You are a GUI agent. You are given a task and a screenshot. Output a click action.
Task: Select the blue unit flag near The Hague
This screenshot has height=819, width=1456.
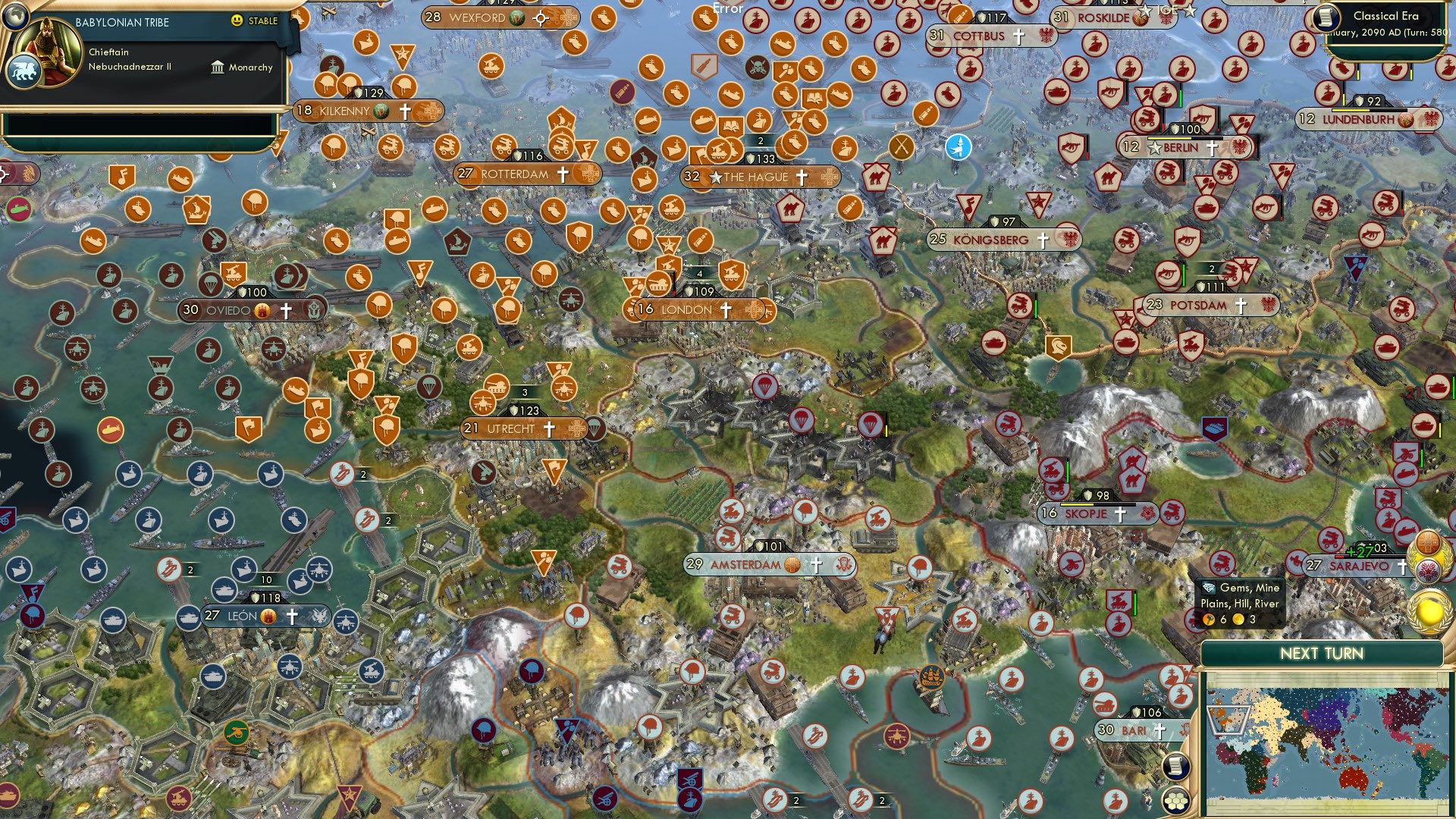(x=958, y=148)
